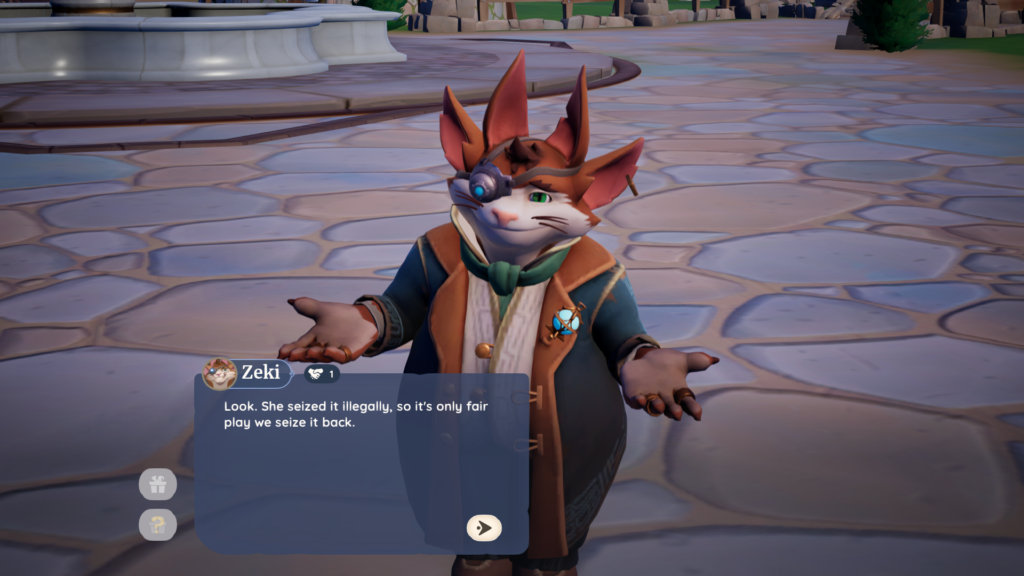
Task: Continue the dialogue with the arrow button
Action: click(x=484, y=528)
